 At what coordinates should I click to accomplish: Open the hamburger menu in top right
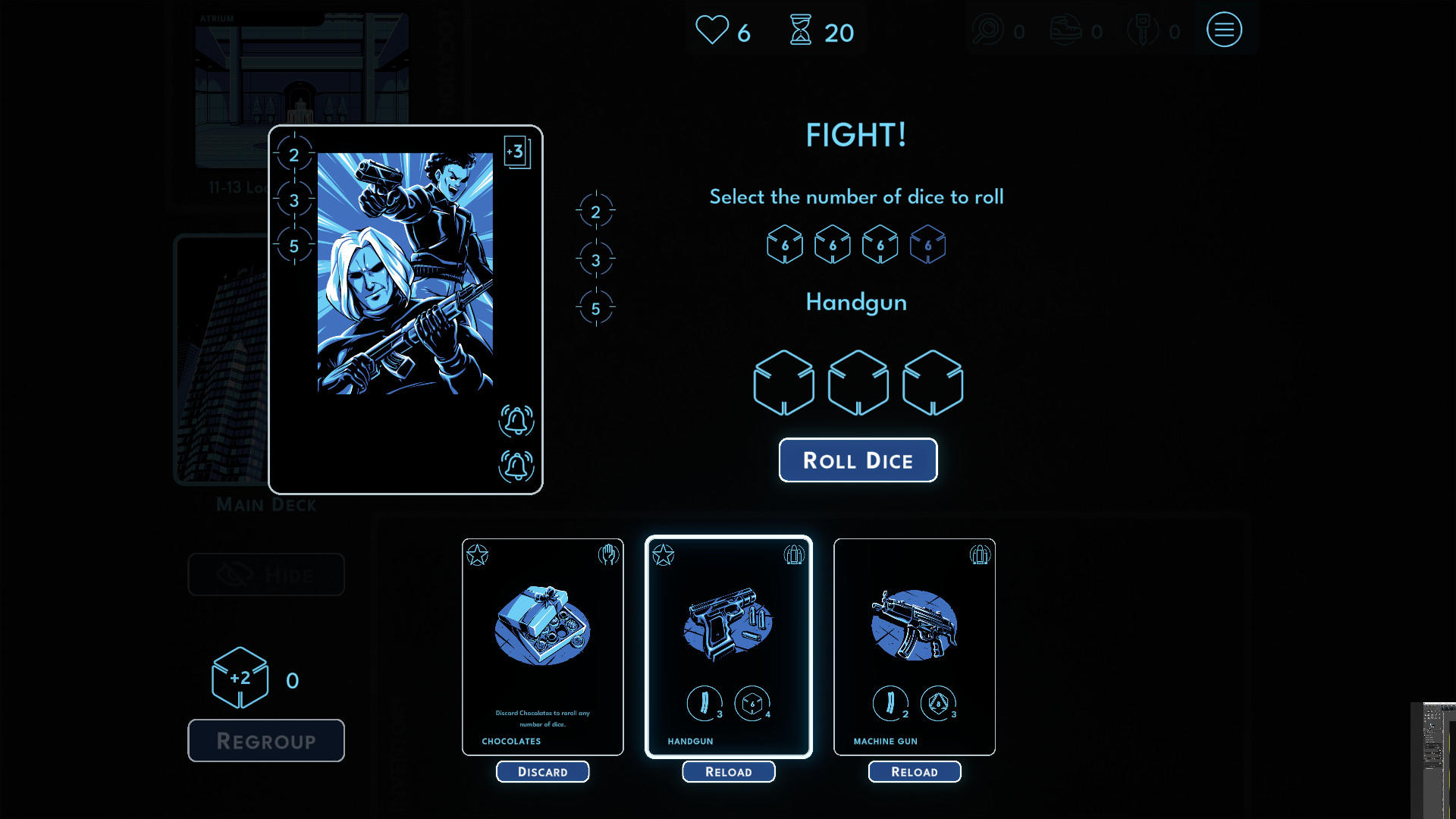point(1224,30)
